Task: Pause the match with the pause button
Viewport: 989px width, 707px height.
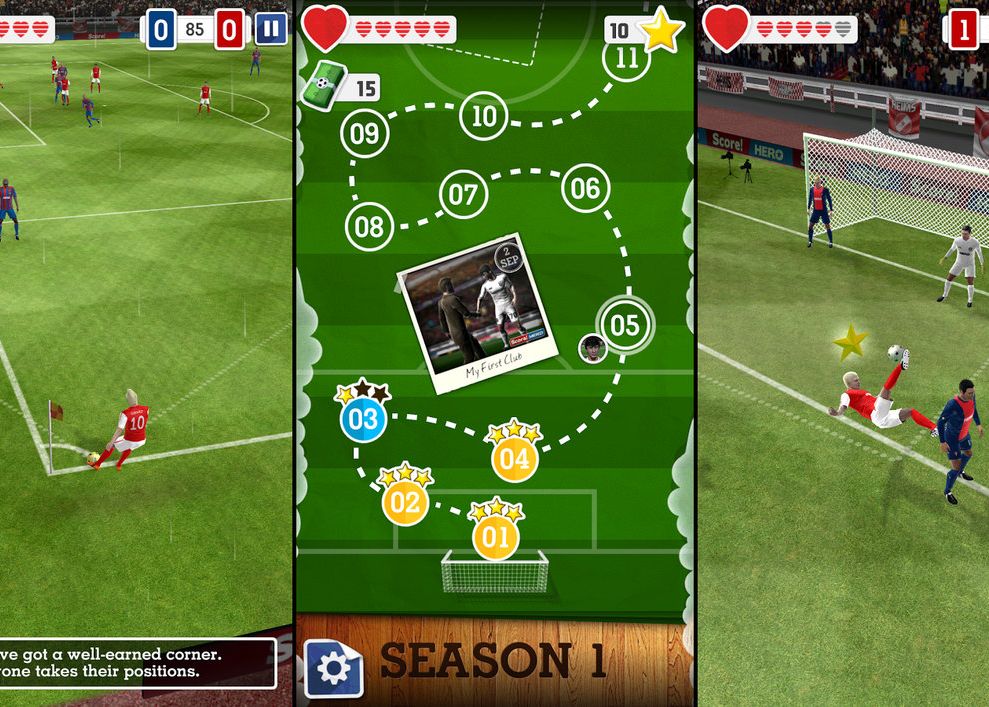Action: point(270,29)
